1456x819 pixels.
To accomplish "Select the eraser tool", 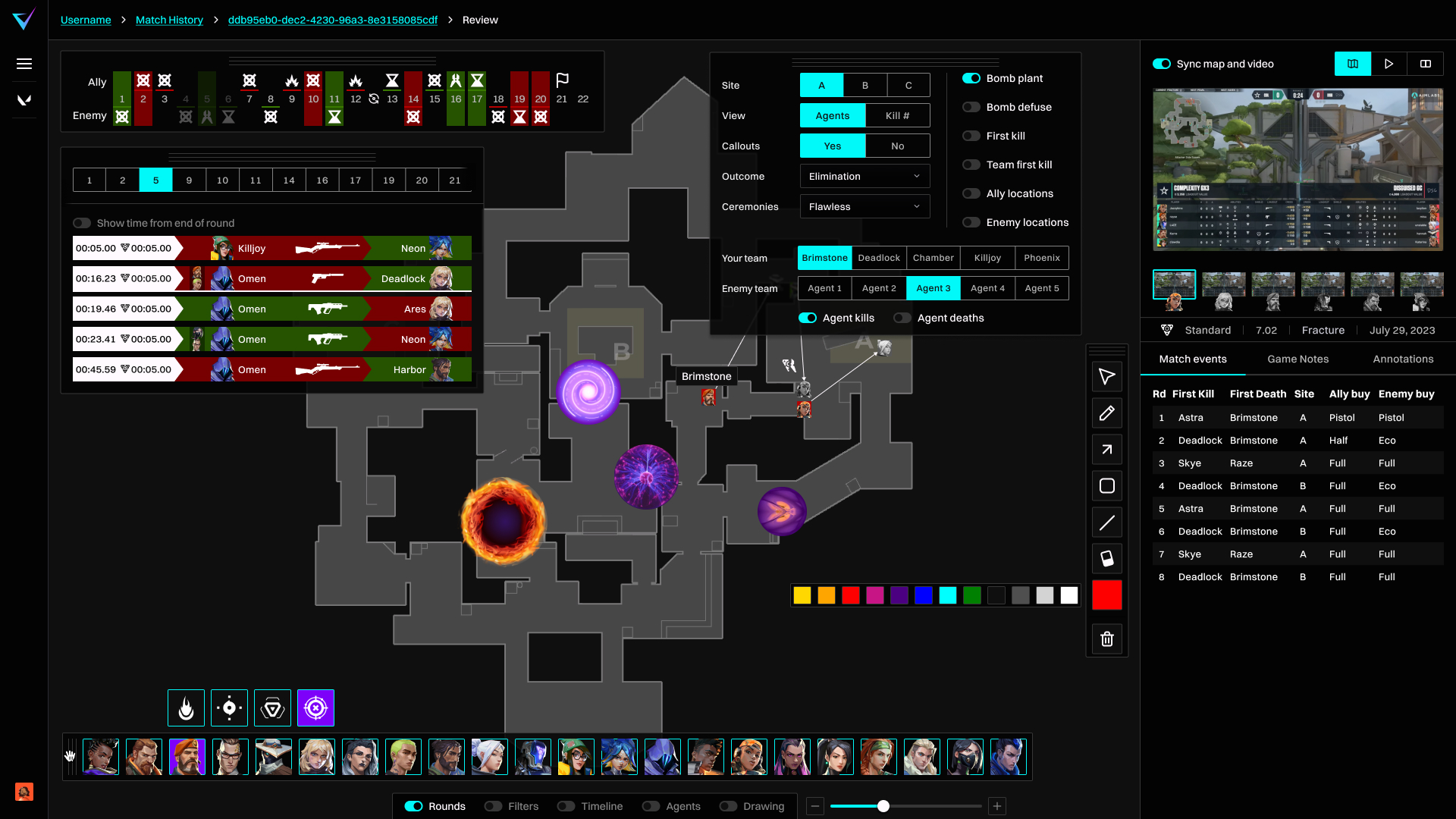I will coord(1107,559).
